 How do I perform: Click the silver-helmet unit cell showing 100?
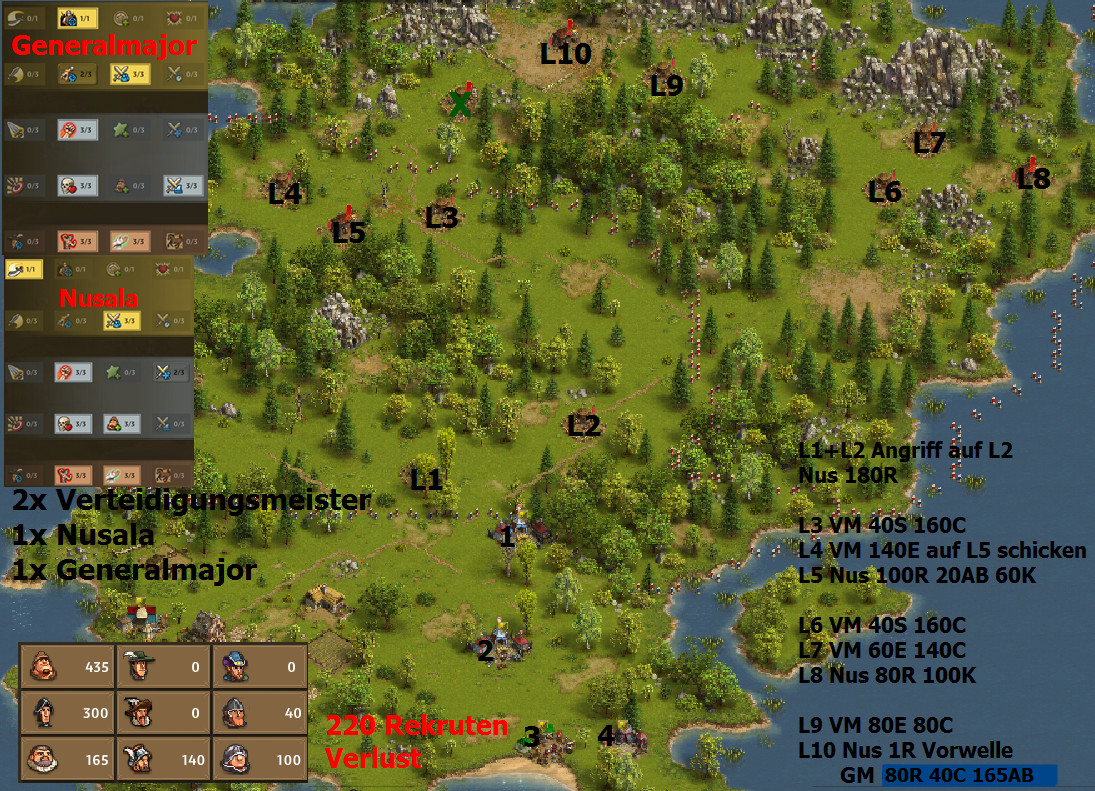point(259,759)
